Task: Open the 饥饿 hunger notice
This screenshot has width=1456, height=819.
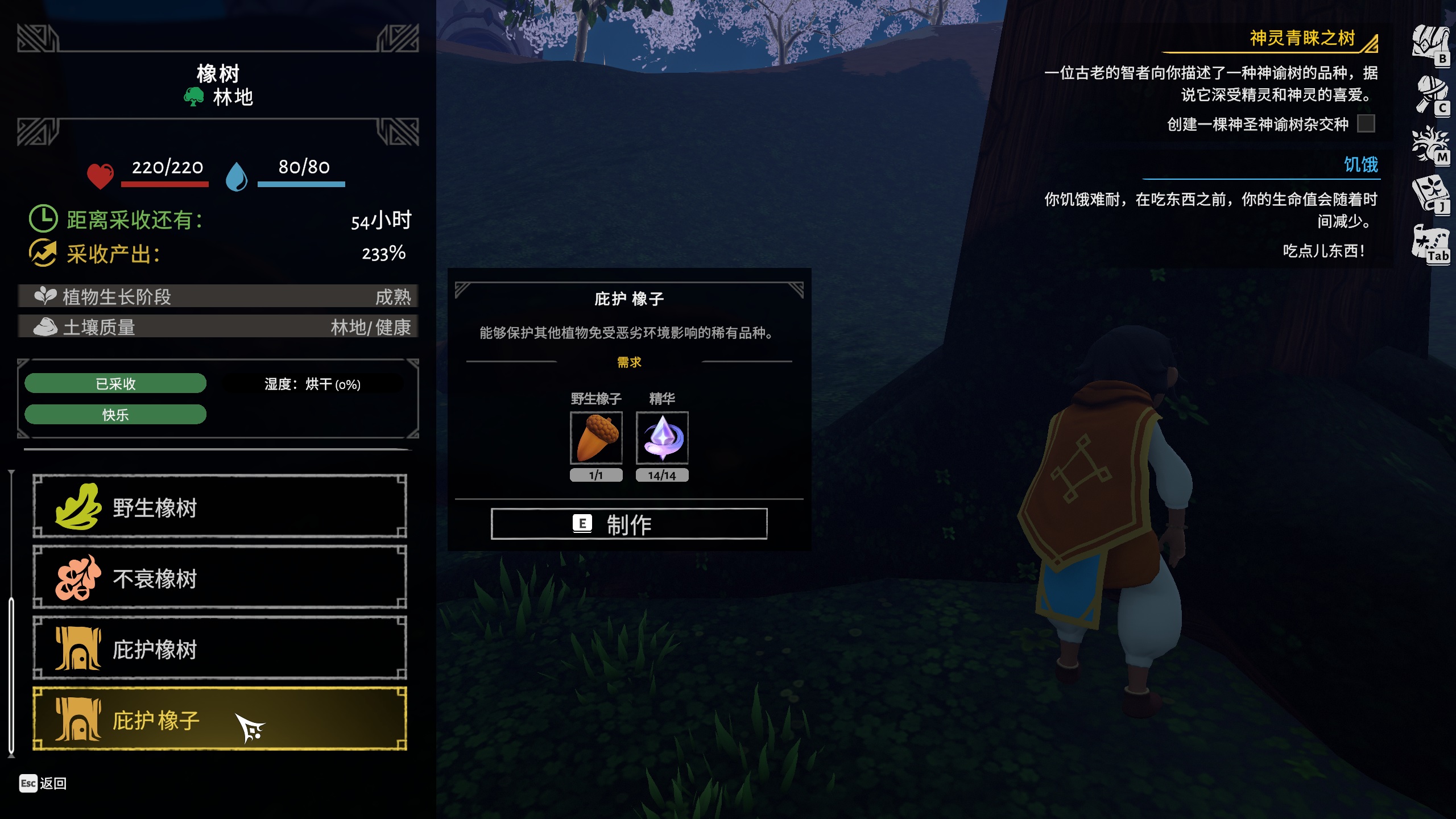Action: [x=1360, y=165]
